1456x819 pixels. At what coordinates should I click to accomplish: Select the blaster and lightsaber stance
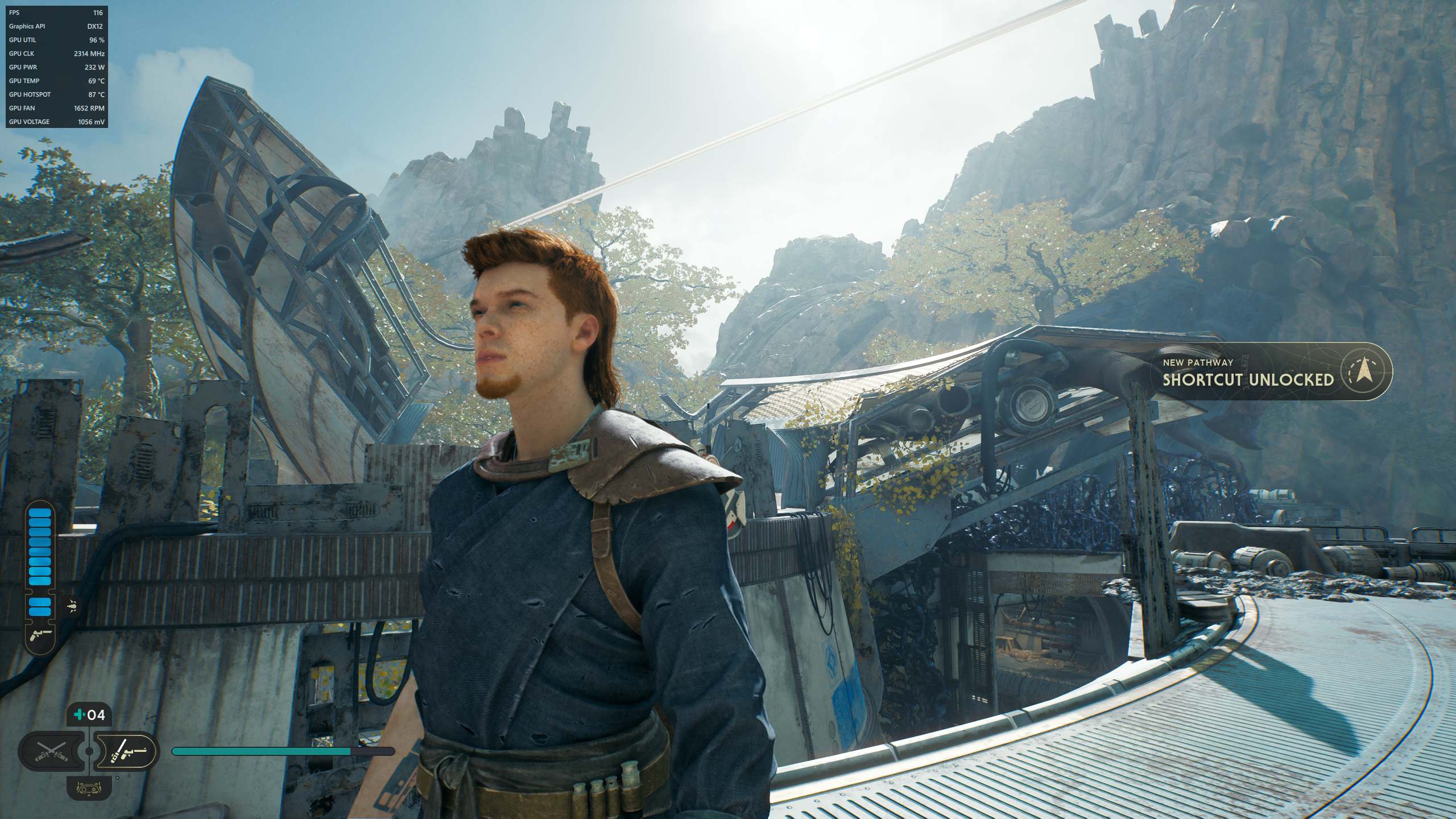coord(127,752)
